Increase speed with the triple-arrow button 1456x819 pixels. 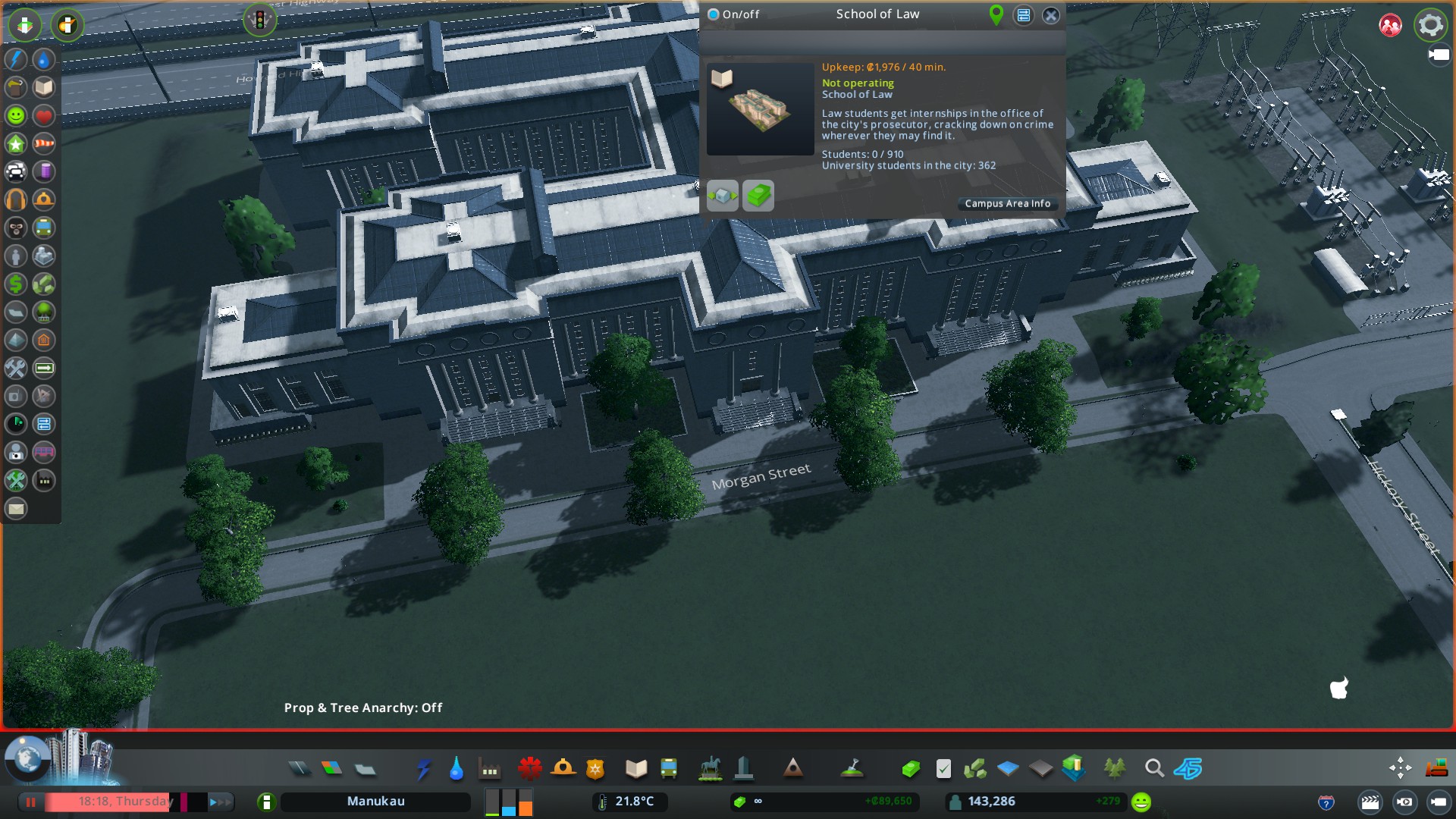(x=221, y=802)
